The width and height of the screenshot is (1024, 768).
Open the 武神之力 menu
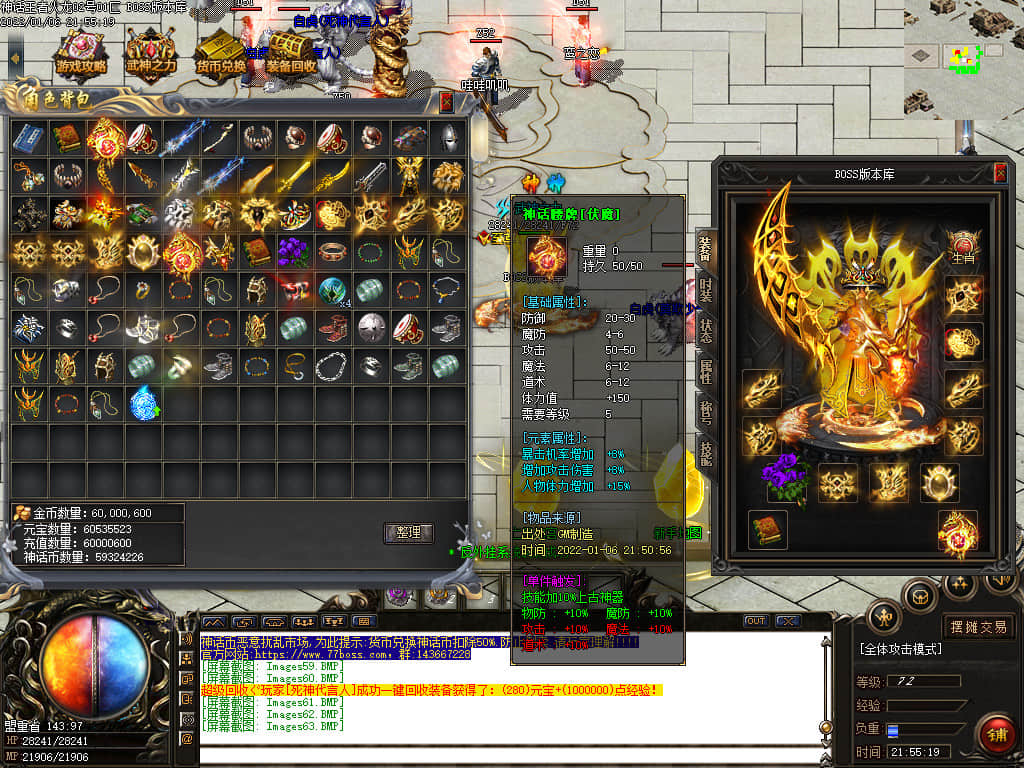[151, 55]
